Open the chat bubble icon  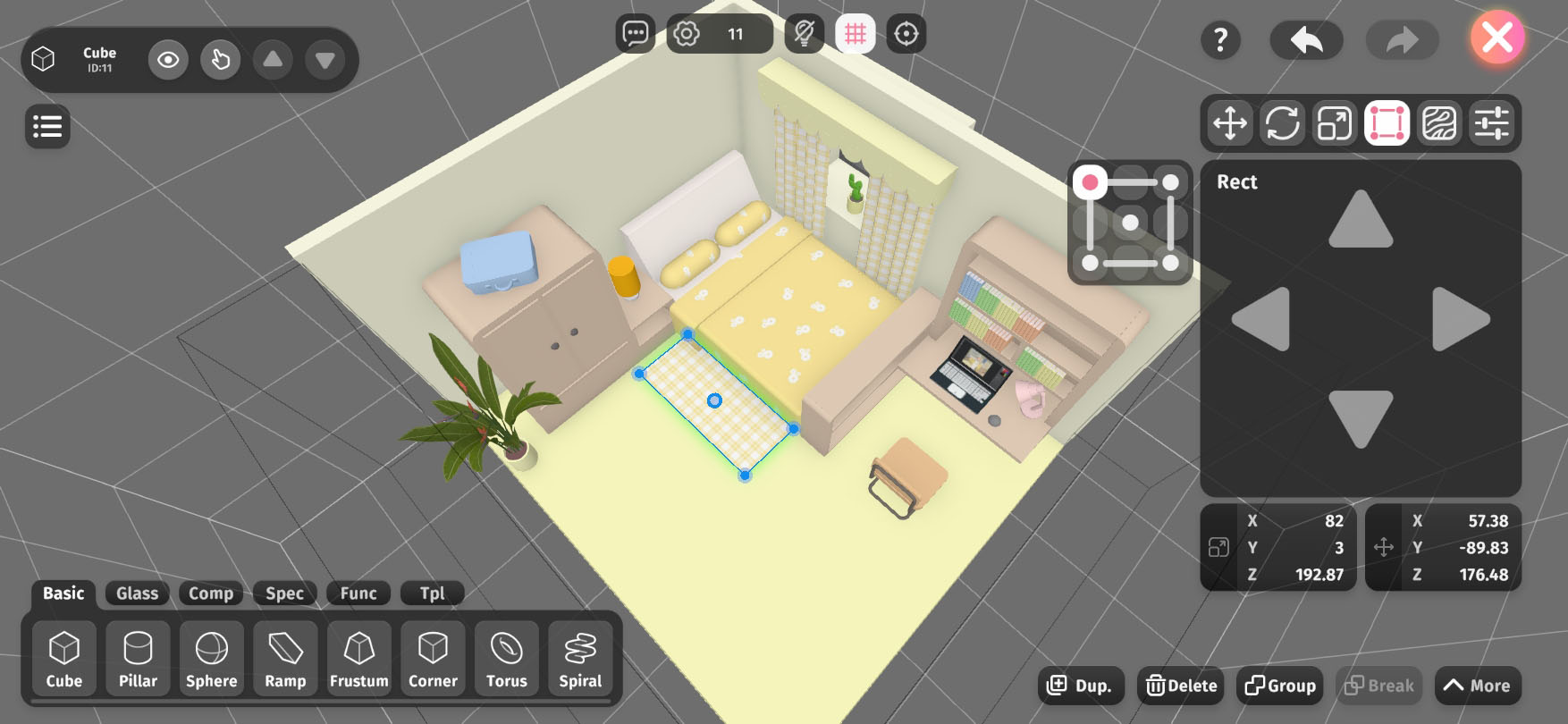click(635, 34)
